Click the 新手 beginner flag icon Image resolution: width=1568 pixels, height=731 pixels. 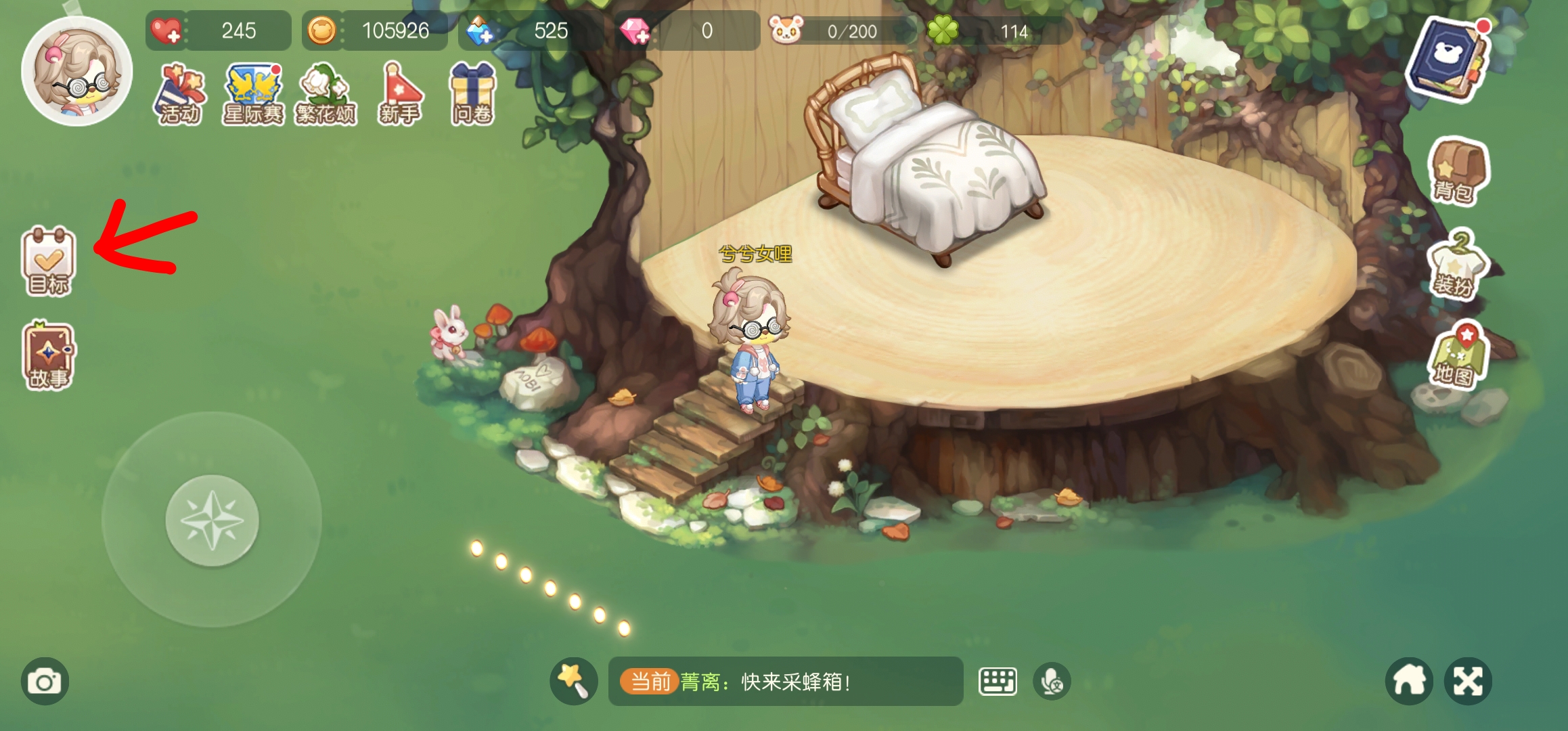click(x=401, y=91)
